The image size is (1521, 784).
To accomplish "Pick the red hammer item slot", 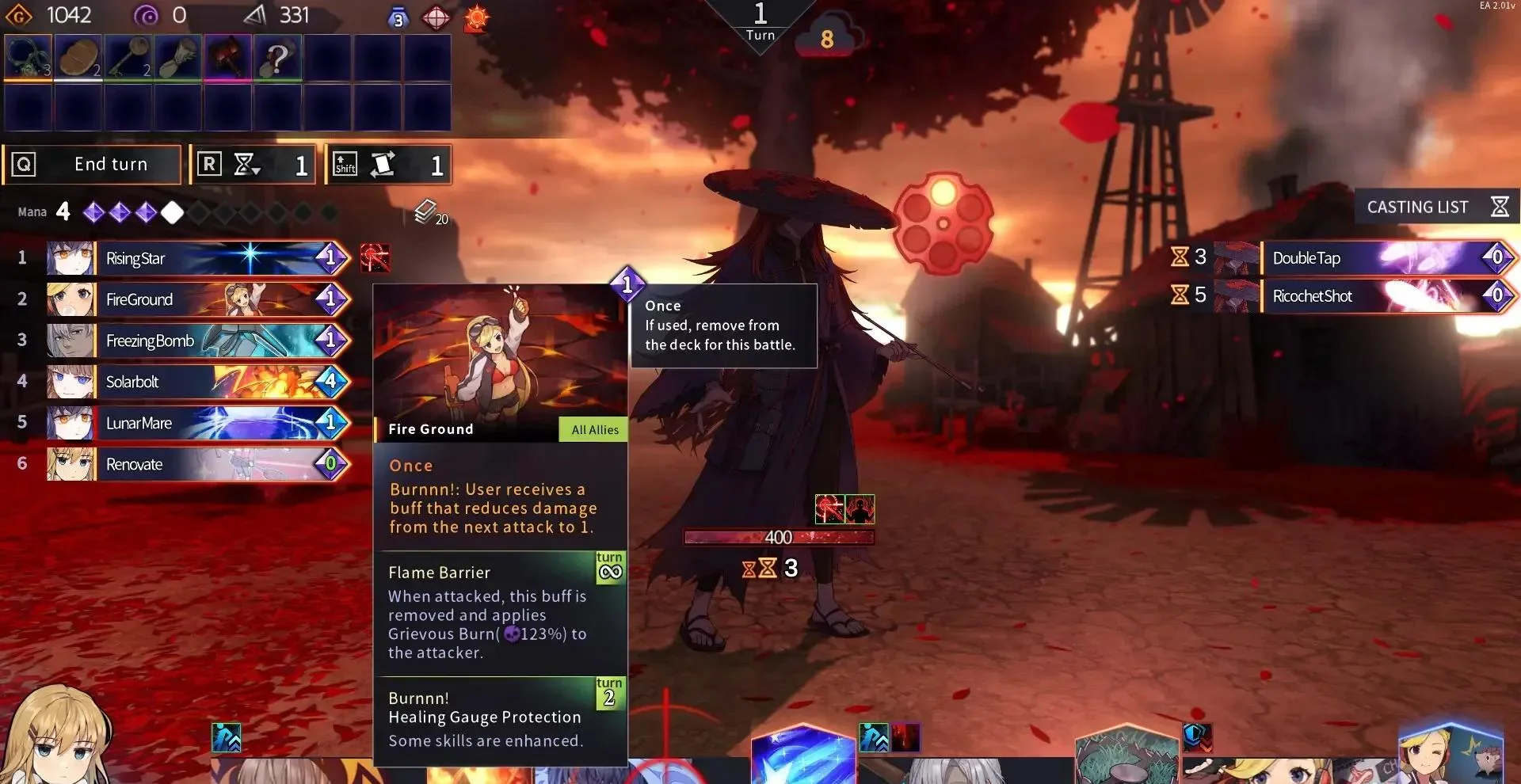I will 227,57.
